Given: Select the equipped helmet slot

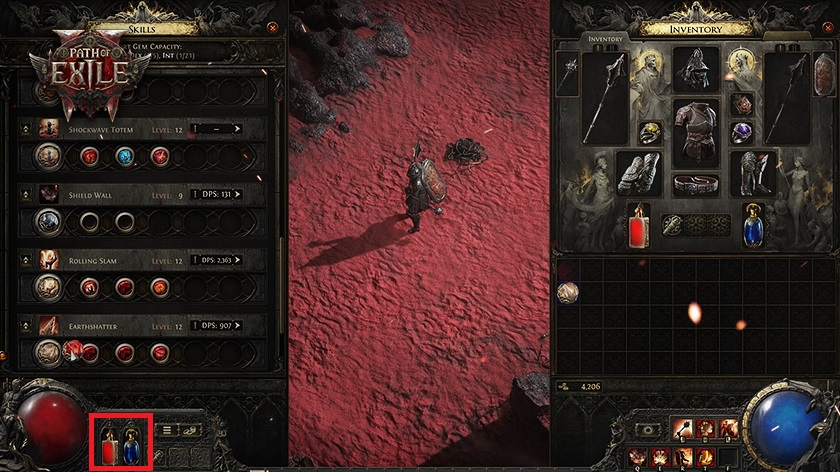Looking at the screenshot, I should 697,68.
